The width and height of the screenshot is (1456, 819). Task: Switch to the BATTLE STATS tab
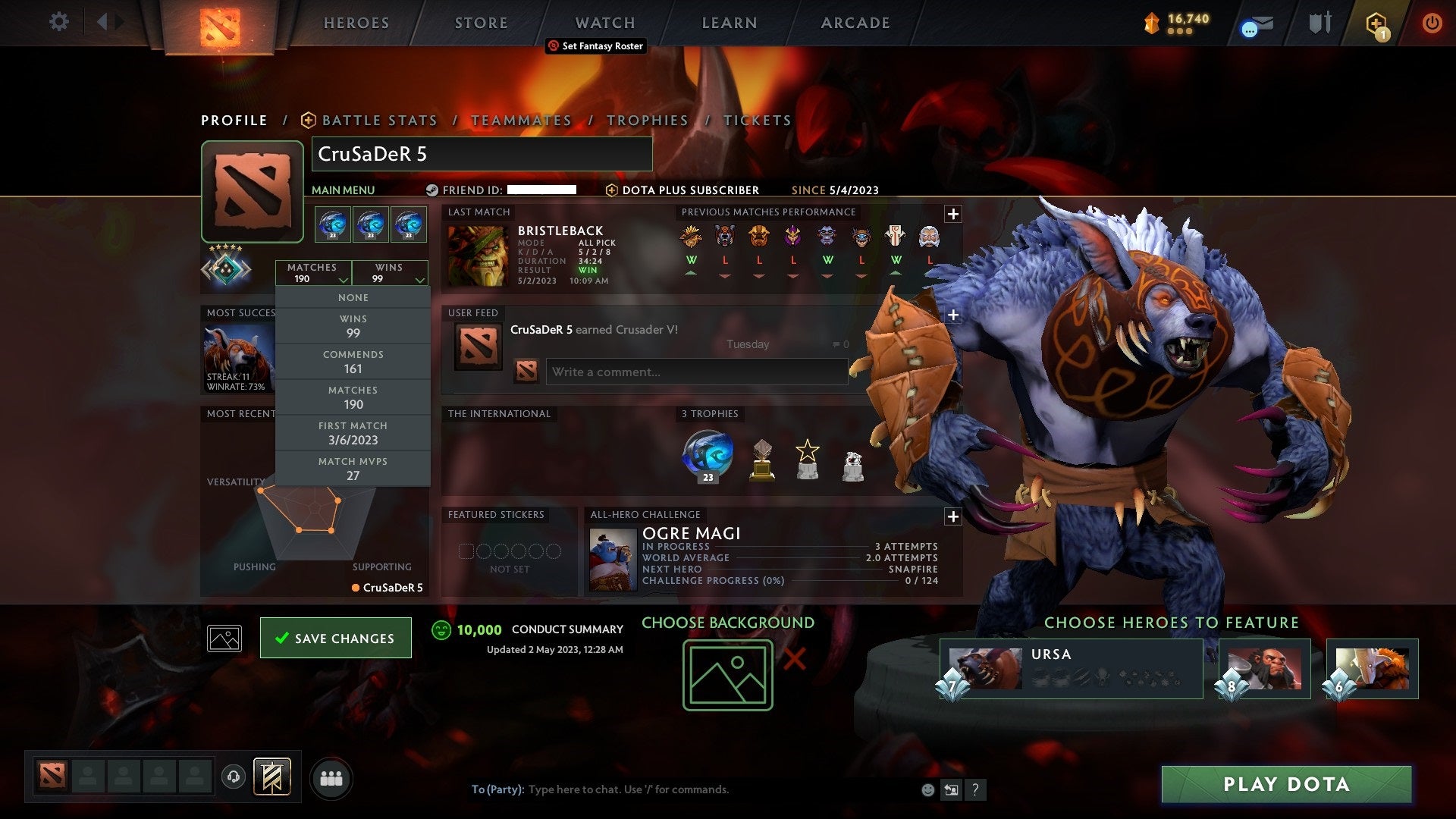378,120
